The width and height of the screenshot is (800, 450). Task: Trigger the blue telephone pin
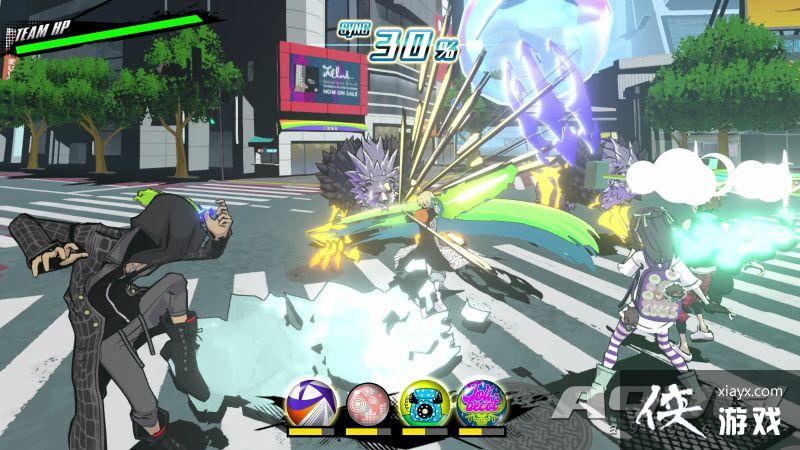coord(424,406)
